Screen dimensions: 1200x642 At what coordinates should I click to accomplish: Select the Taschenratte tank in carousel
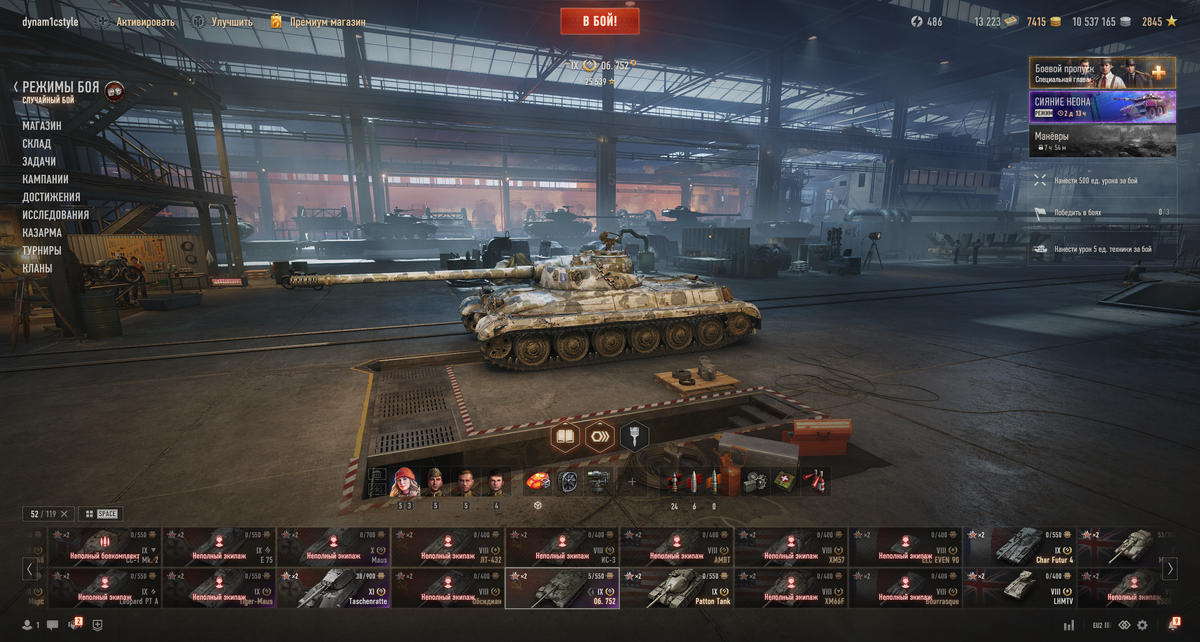(x=334, y=589)
